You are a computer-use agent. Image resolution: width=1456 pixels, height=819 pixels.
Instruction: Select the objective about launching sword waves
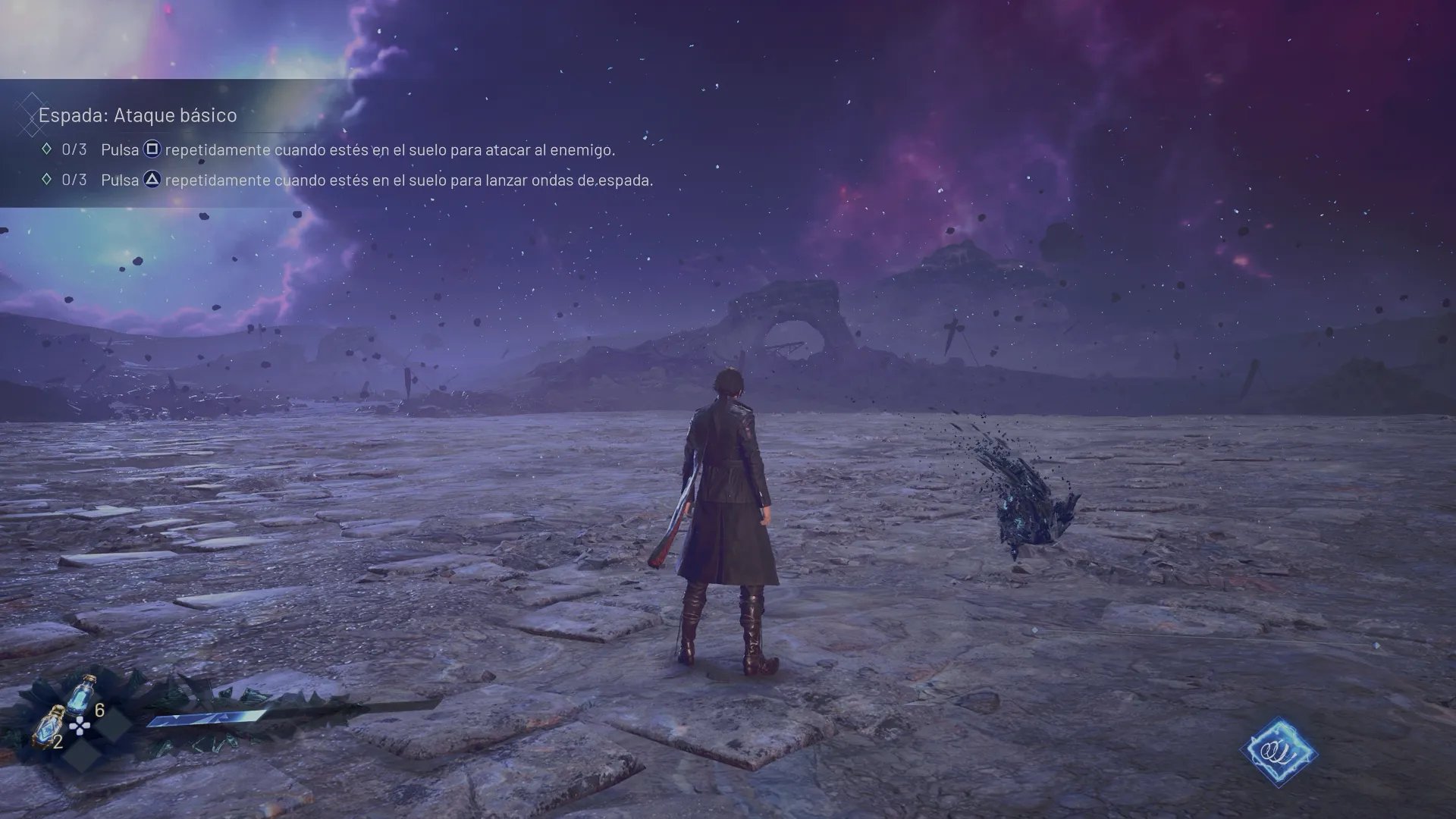click(x=376, y=180)
